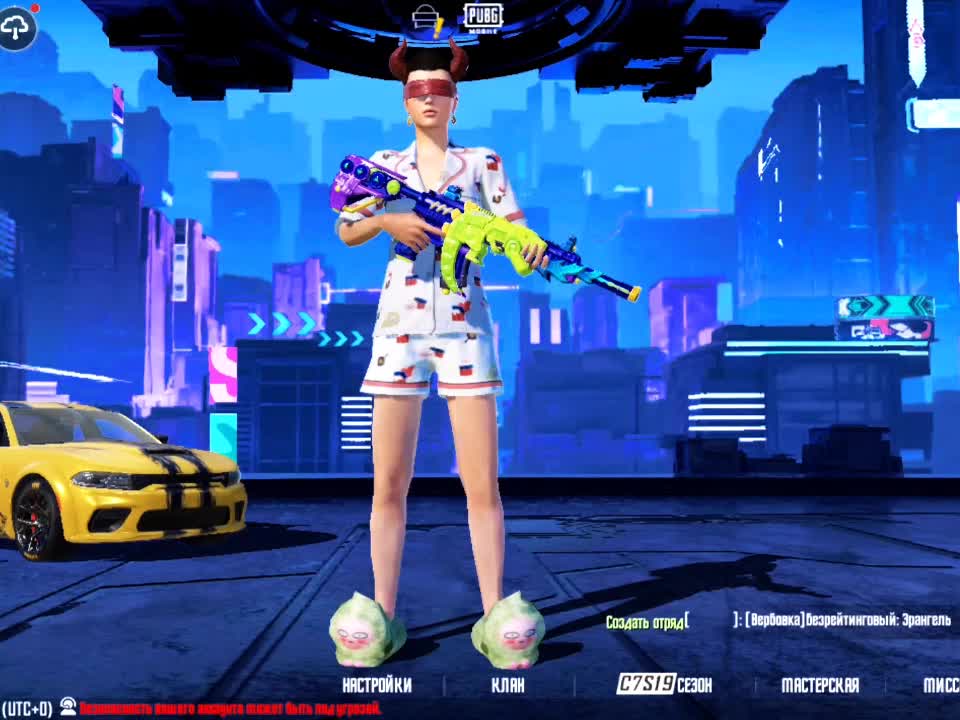960x720 pixels.
Task: Click the PUBG Mobile logo
Action: tap(482, 15)
